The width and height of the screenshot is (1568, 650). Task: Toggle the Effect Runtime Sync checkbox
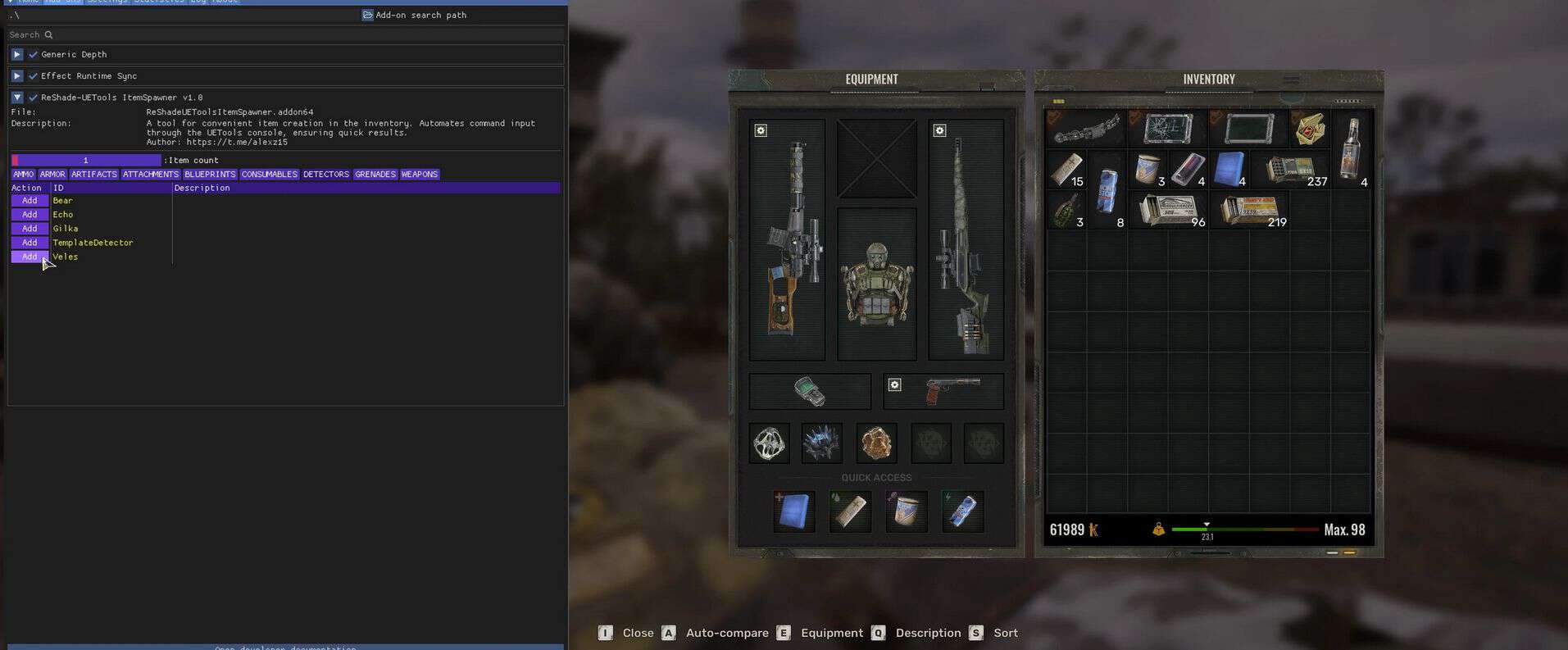pyautogui.click(x=33, y=76)
